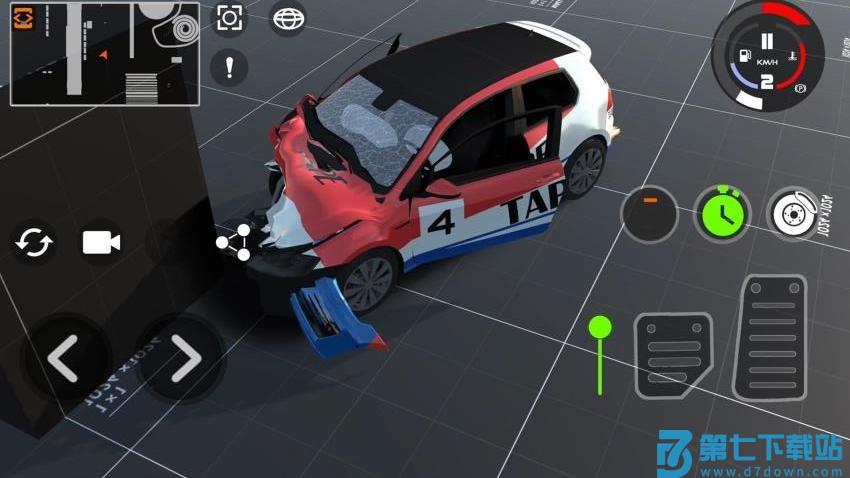The height and width of the screenshot is (478, 850).
Task: Toggle the green stopwatch slow-motion button
Action: tap(721, 213)
